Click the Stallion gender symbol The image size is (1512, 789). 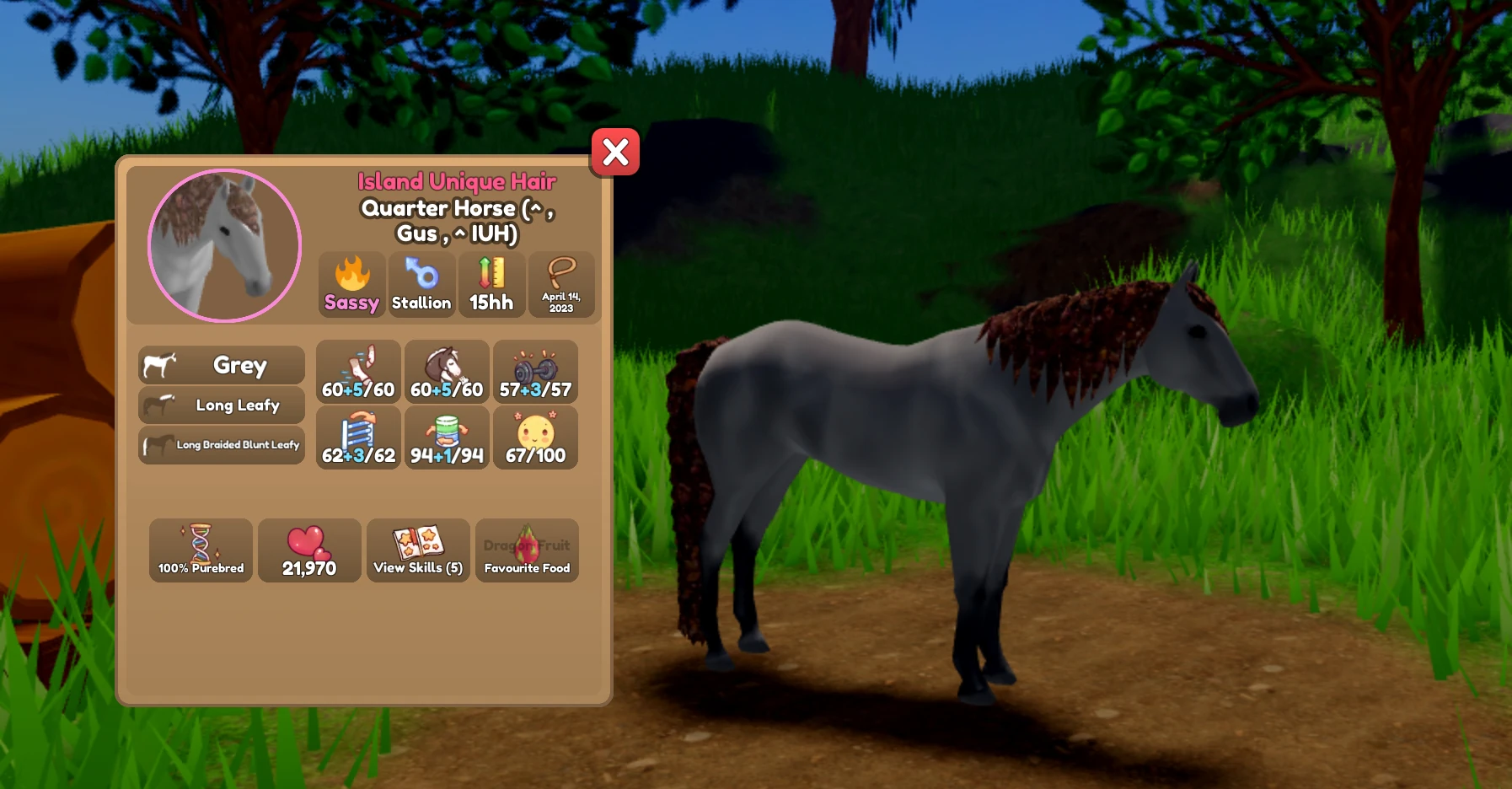coord(422,284)
